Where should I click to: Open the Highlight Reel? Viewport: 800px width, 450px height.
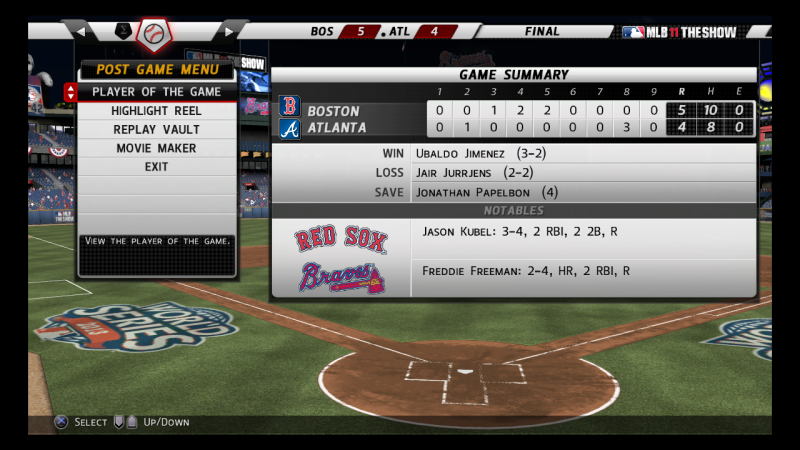156,111
